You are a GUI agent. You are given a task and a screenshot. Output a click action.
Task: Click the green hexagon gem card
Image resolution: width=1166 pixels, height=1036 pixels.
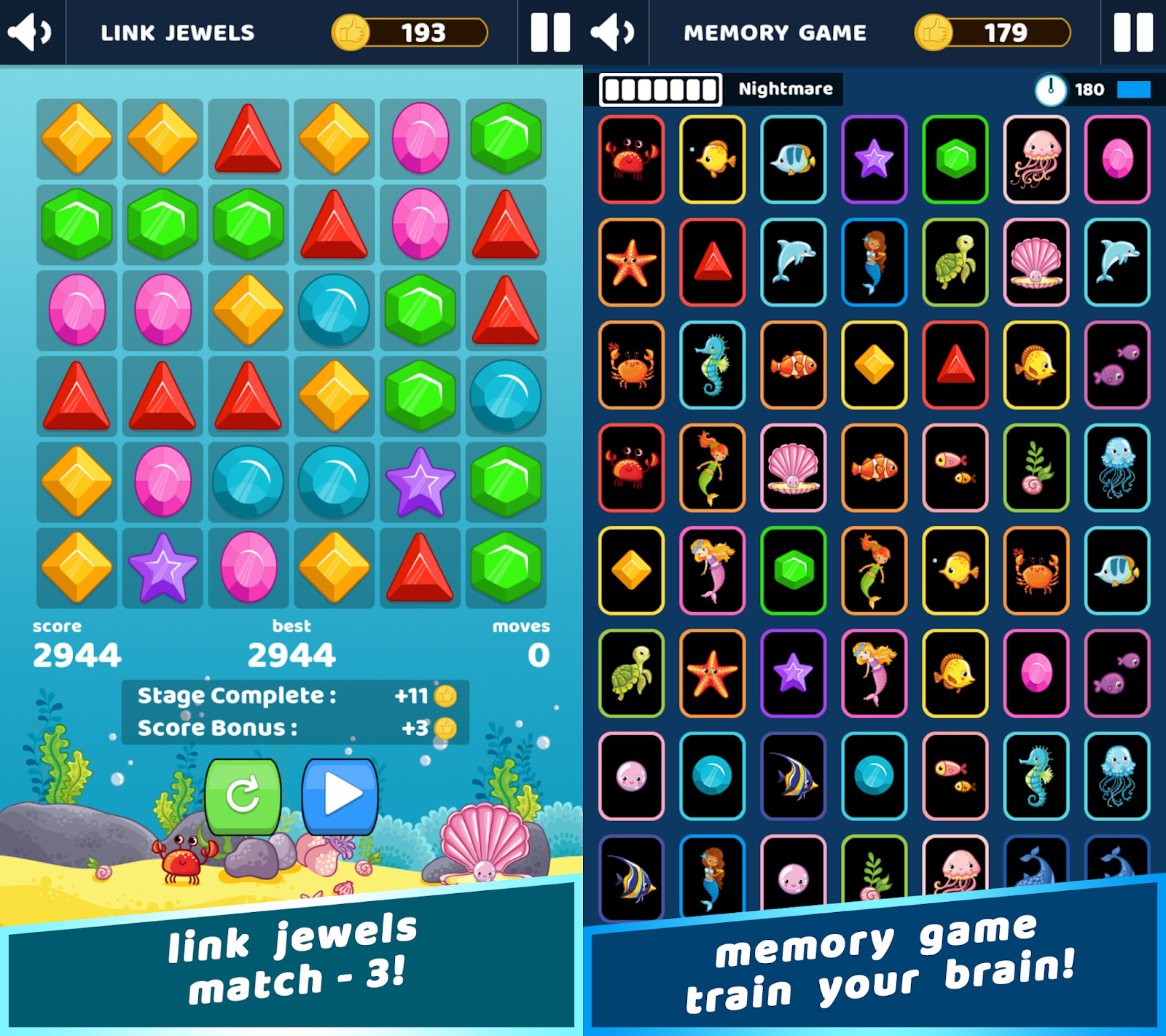click(955, 160)
